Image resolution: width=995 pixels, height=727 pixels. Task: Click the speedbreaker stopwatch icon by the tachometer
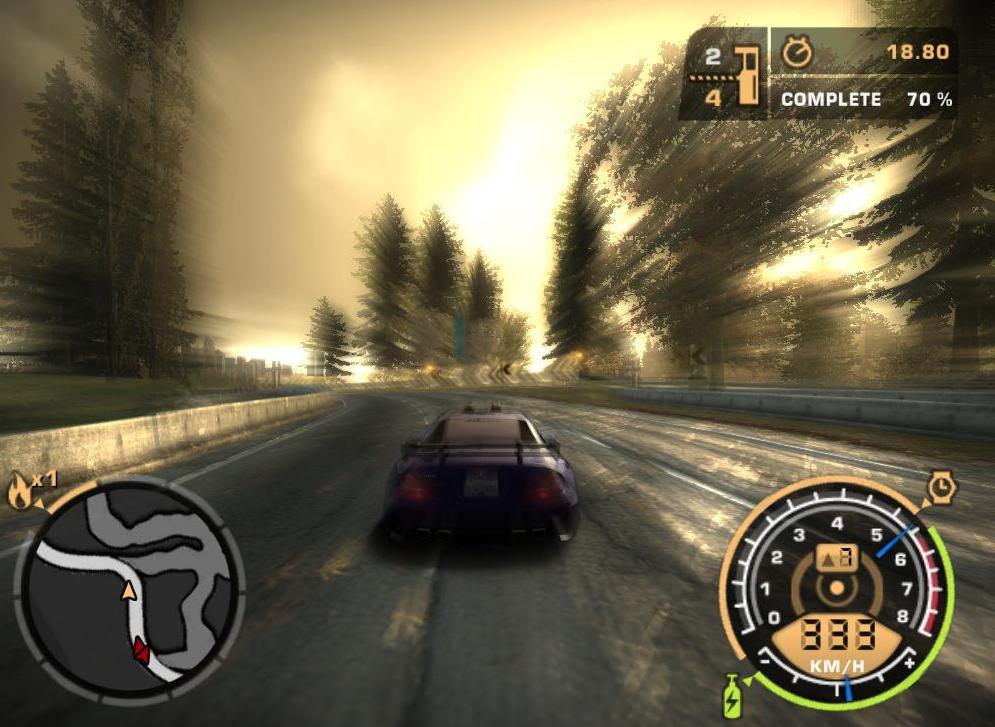941,488
